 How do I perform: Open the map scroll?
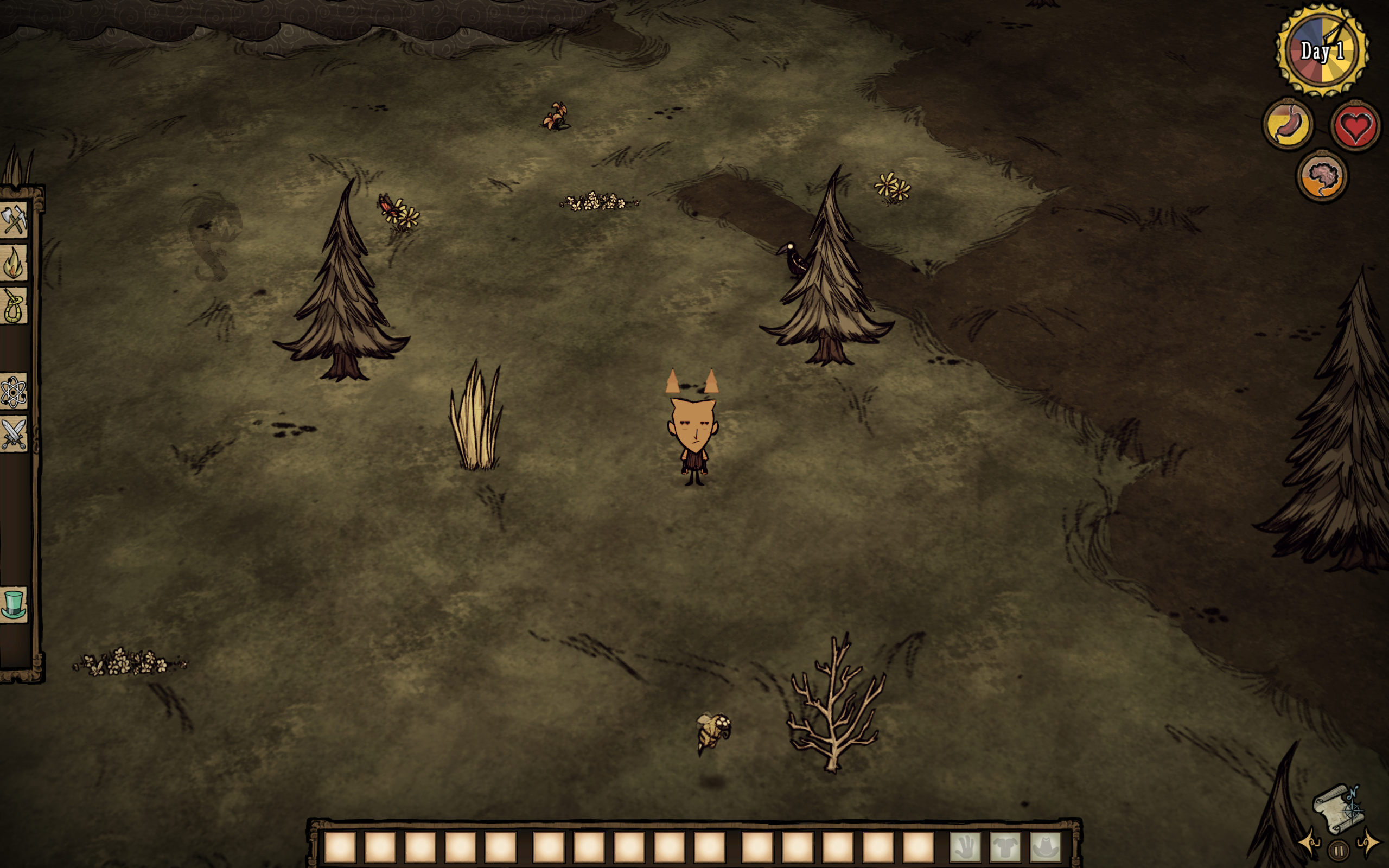1339,809
